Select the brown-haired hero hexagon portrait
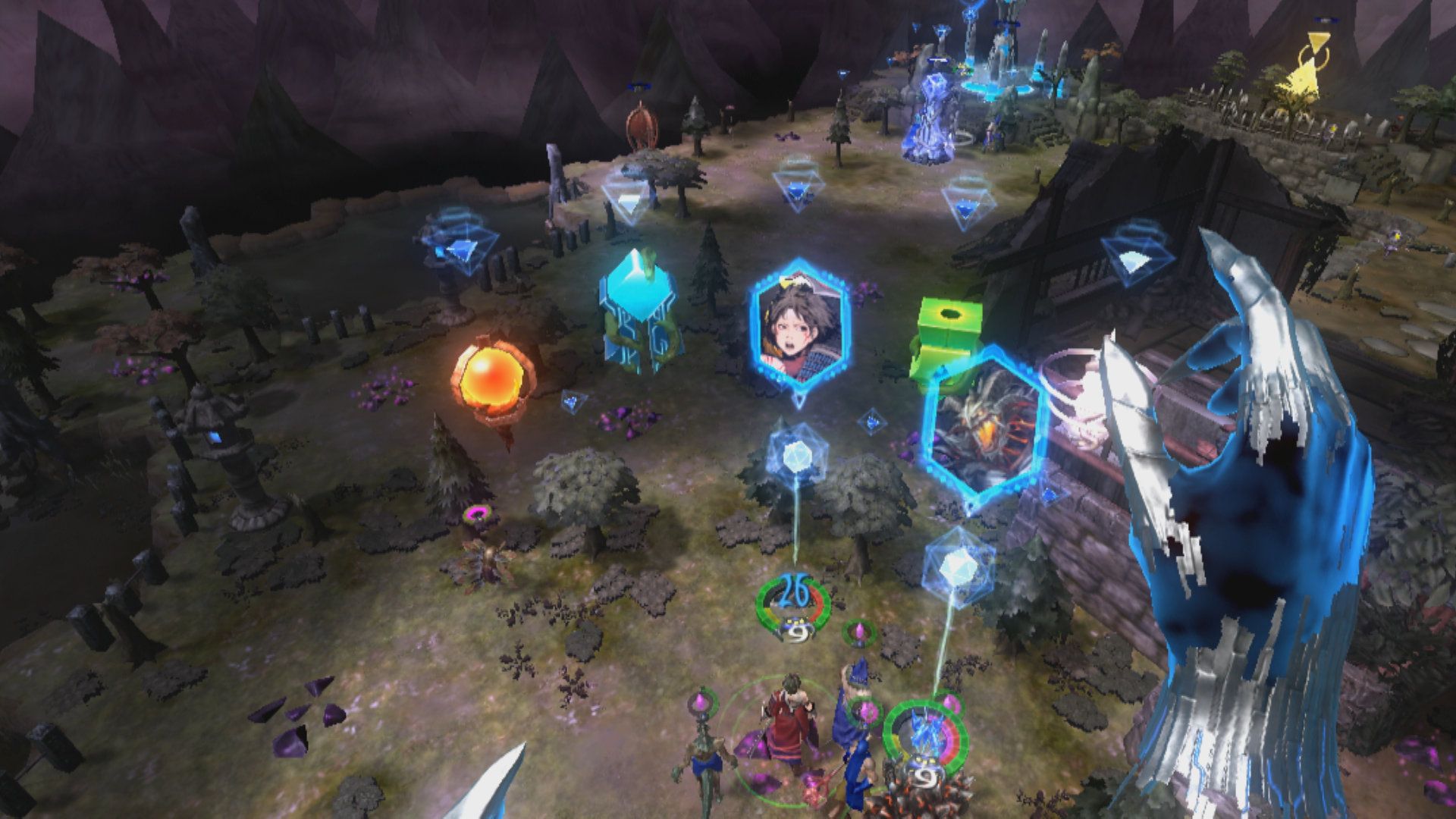Image resolution: width=1456 pixels, height=819 pixels. click(799, 328)
